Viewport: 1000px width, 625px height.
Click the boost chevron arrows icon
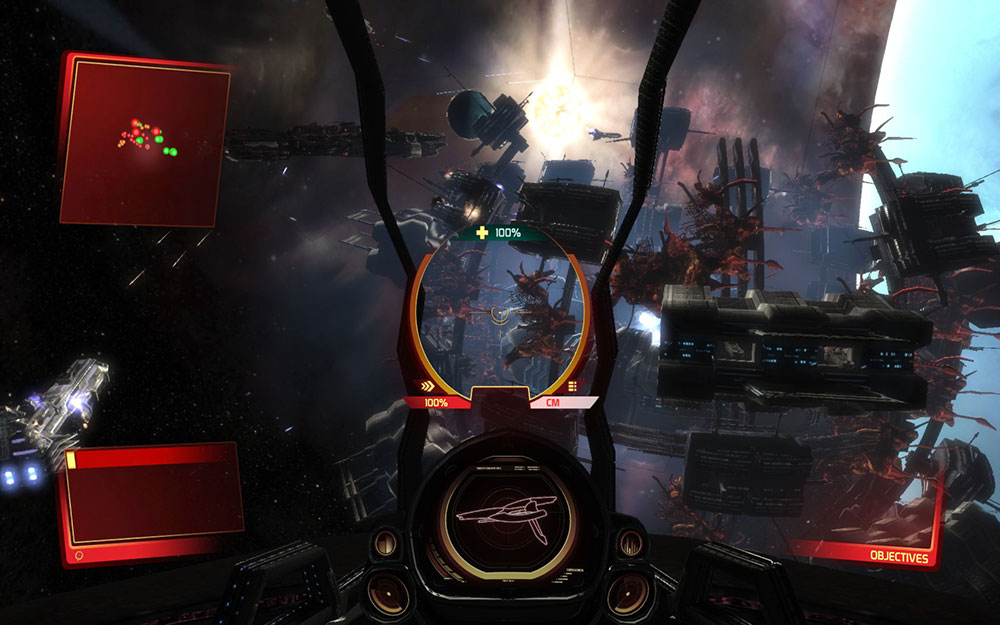tap(428, 386)
